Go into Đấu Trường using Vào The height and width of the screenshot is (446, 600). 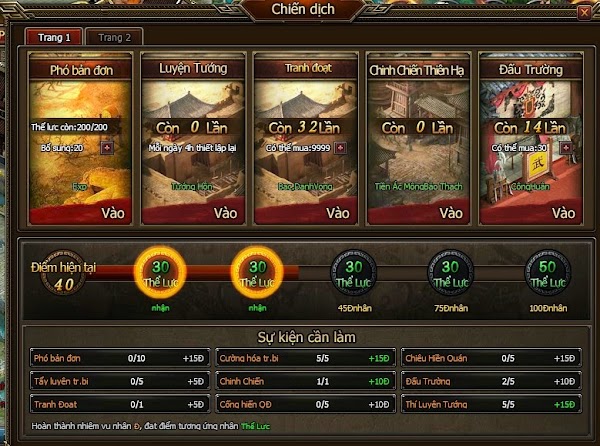(563, 212)
